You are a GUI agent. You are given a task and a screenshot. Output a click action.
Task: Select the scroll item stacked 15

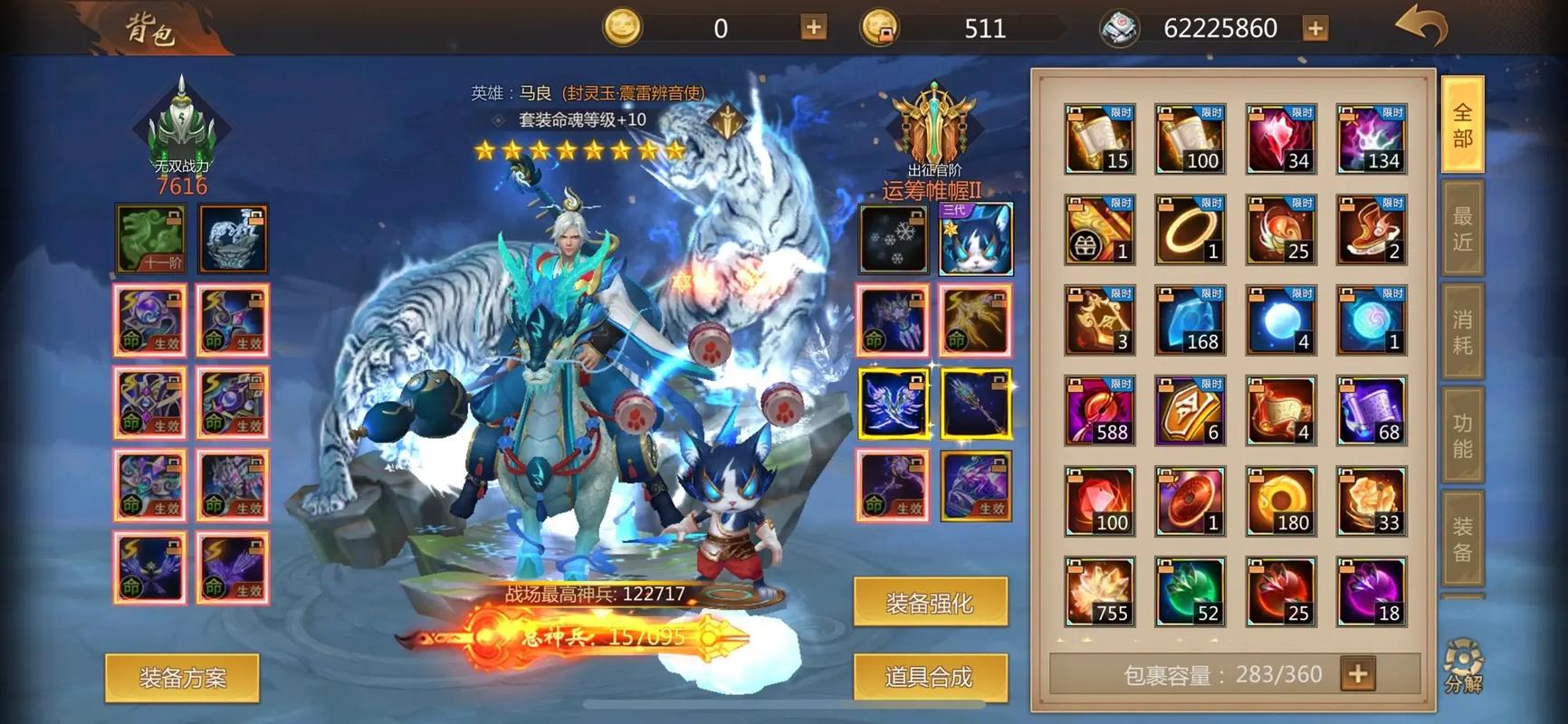tap(1098, 138)
